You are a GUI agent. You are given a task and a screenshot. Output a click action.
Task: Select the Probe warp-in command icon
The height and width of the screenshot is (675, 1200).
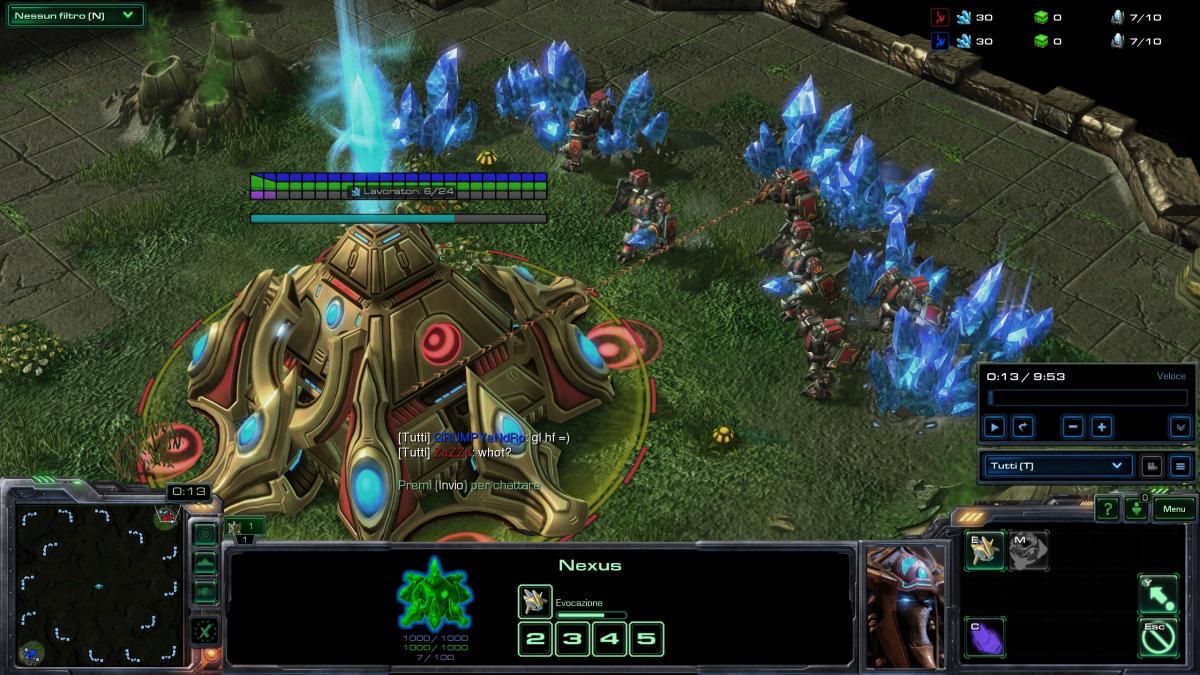(x=984, y=551)
